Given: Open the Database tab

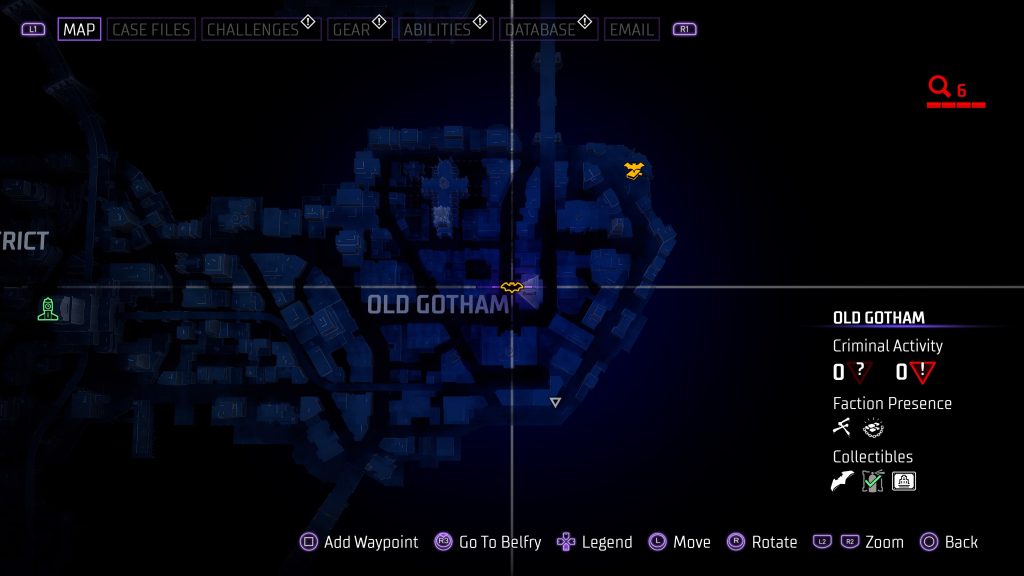Looking at the screenshot, I should coord(541,29).
